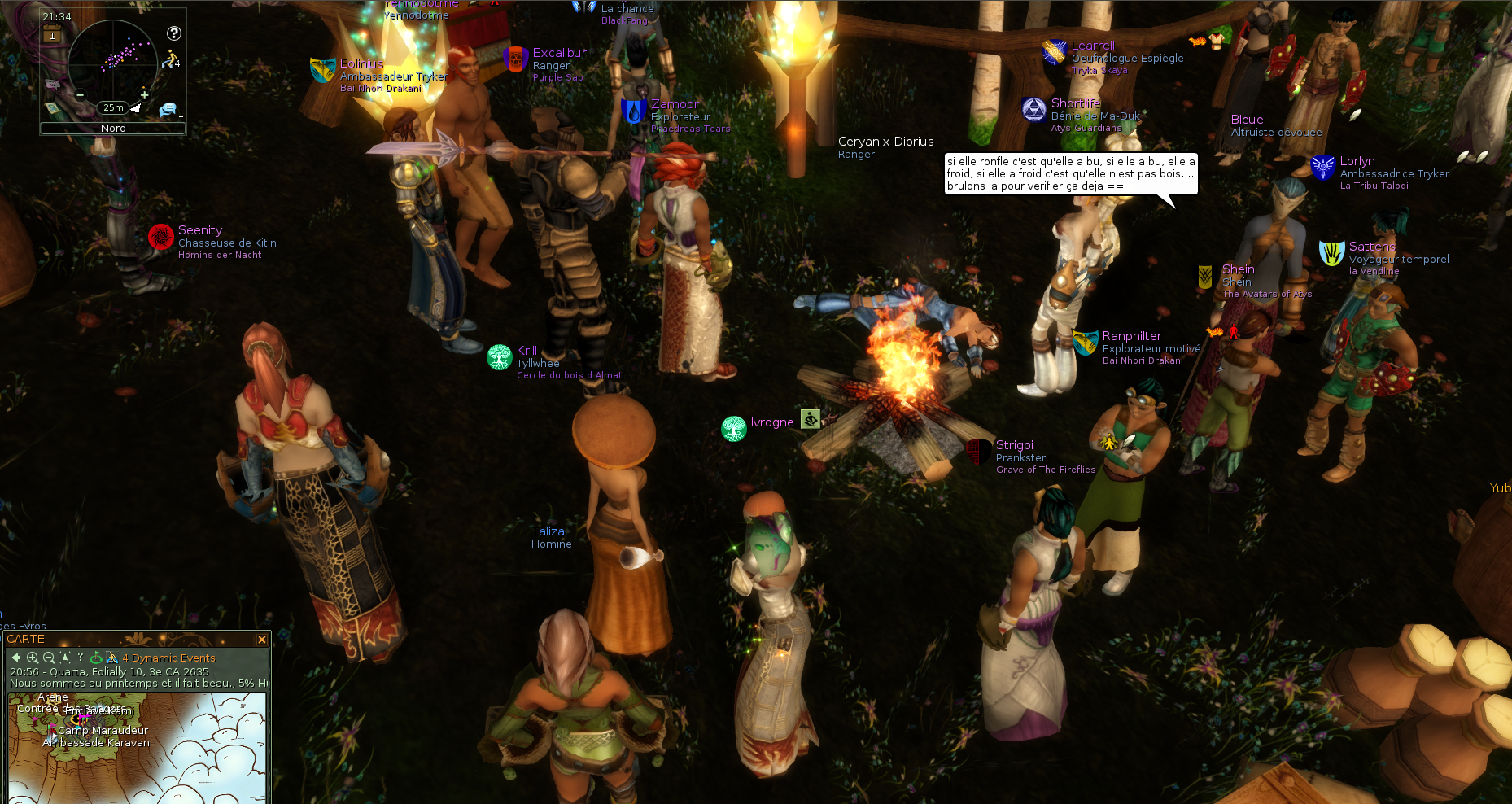Center the map on the player
The width and height of the screenshot is (1512, 804).
coord(65,658)
